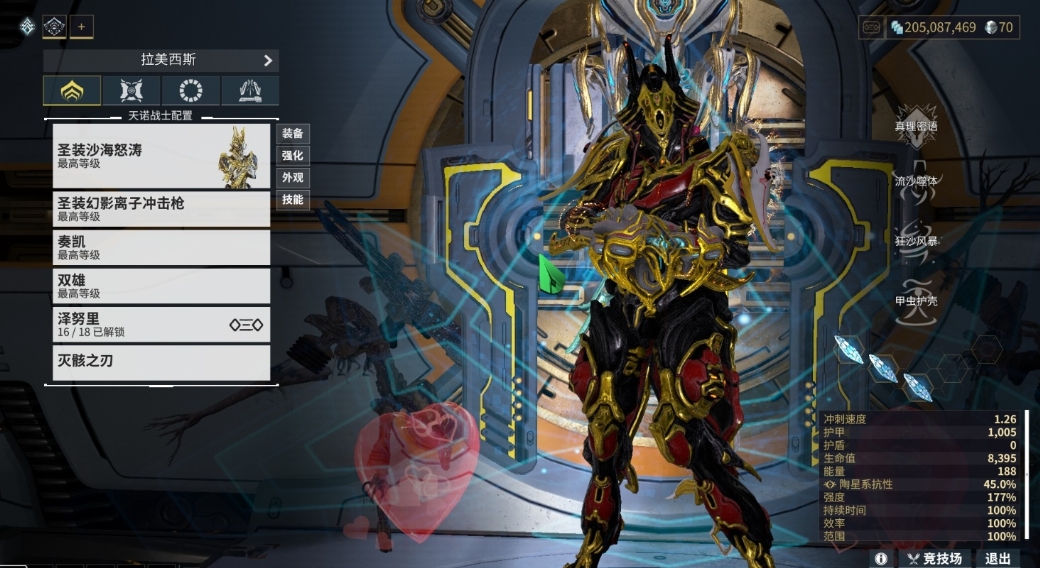Switch to the Warframe loadout tab

click(x=72, y=91)
